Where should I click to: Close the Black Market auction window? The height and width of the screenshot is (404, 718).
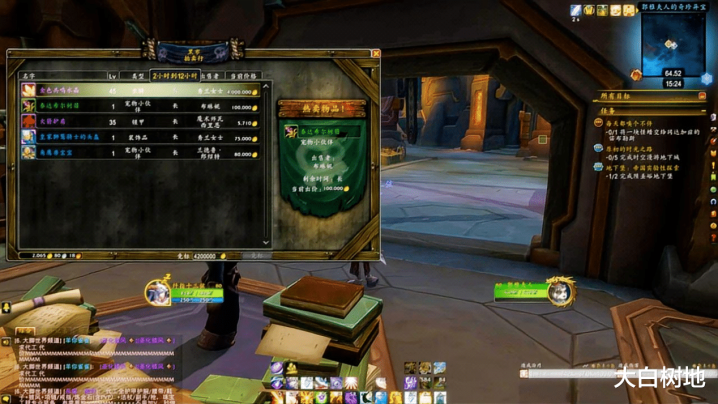376,53
